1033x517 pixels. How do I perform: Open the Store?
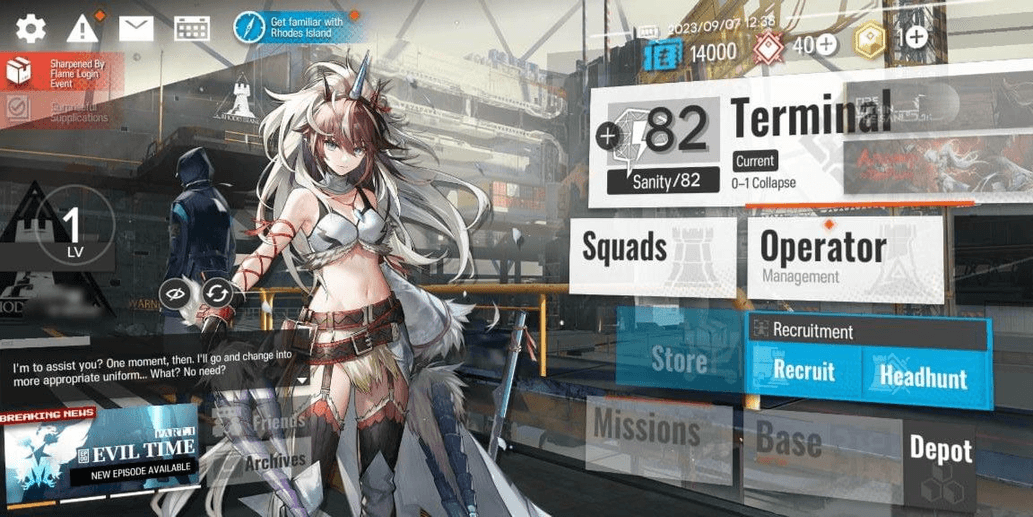click(x=678, y=358)
